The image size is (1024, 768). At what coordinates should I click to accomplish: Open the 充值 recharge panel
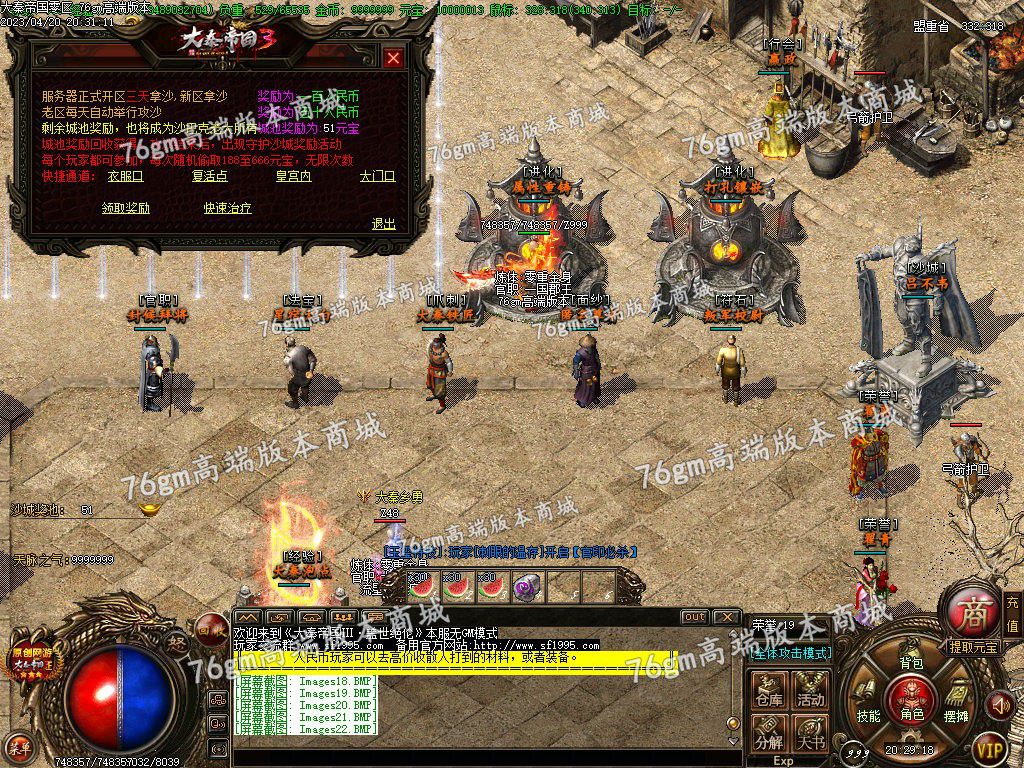pyautogui.click(x=1012, y=612)
